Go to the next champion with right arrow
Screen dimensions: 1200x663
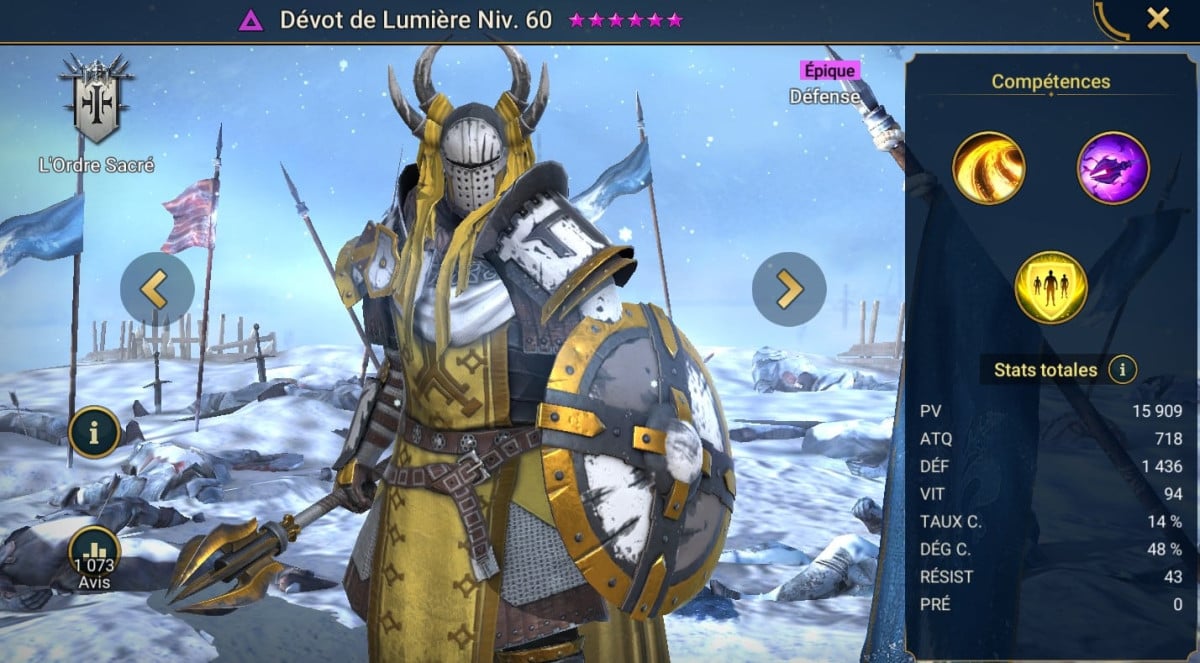click(789, 289)
